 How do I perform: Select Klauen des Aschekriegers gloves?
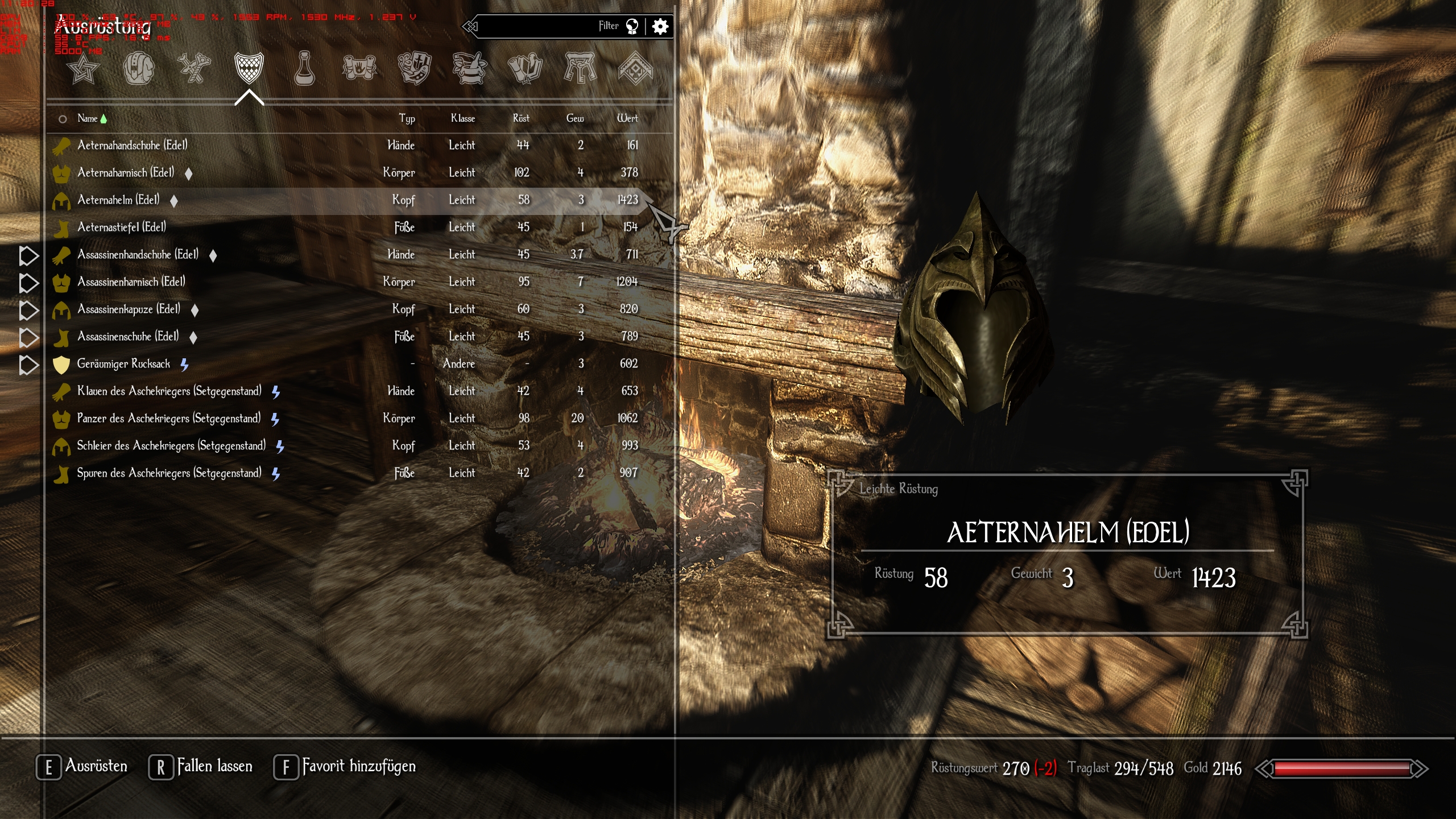(169, 391)
